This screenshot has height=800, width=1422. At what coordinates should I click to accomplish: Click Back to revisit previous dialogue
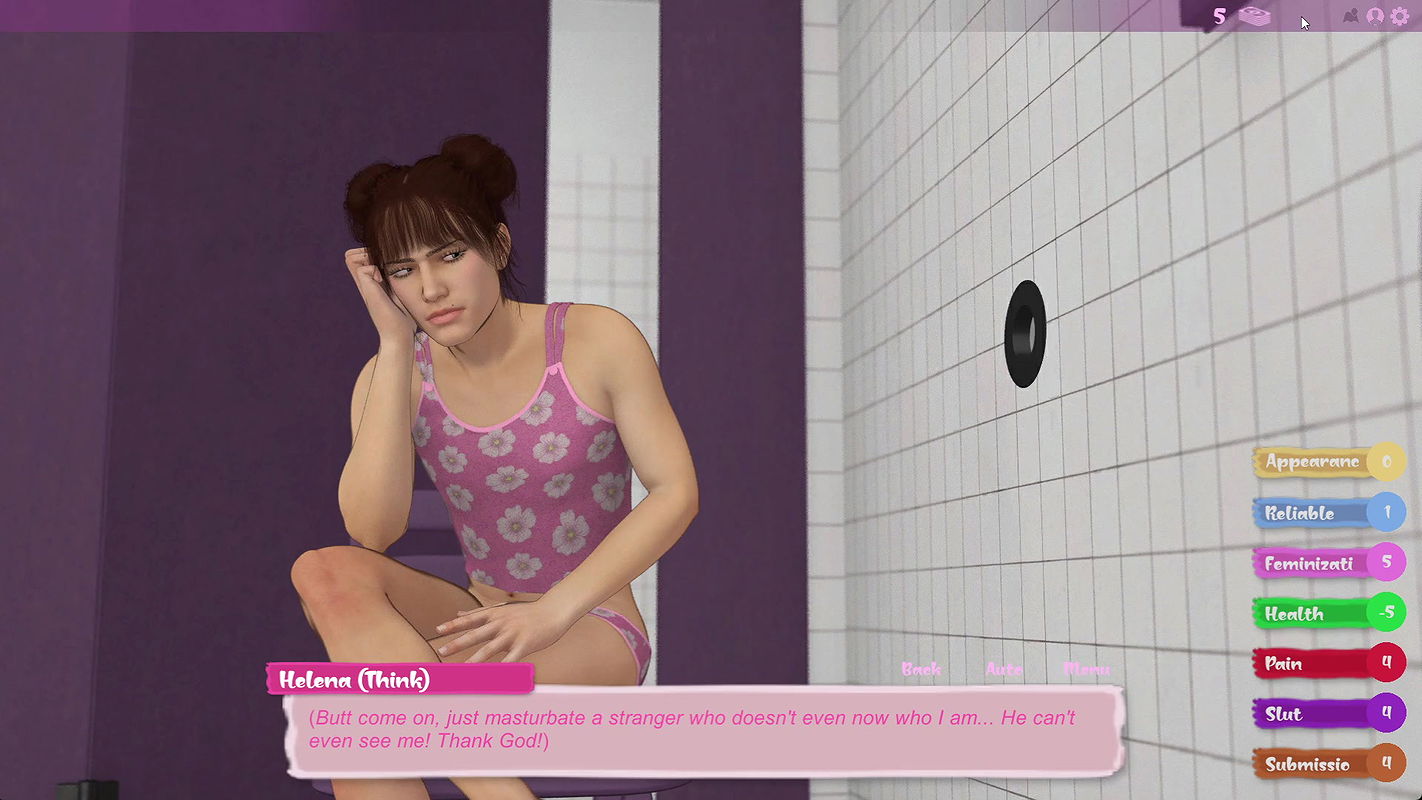pyautogui.click(x=920, y=668)
